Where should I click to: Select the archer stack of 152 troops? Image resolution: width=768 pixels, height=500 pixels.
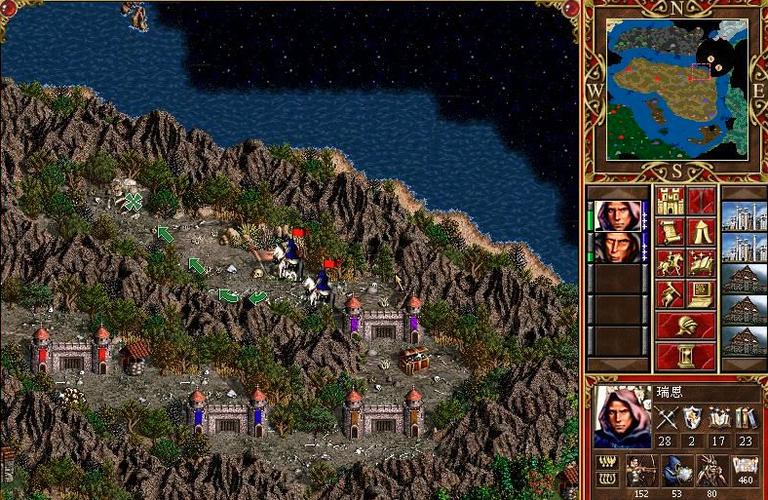(x=641, y=470)
